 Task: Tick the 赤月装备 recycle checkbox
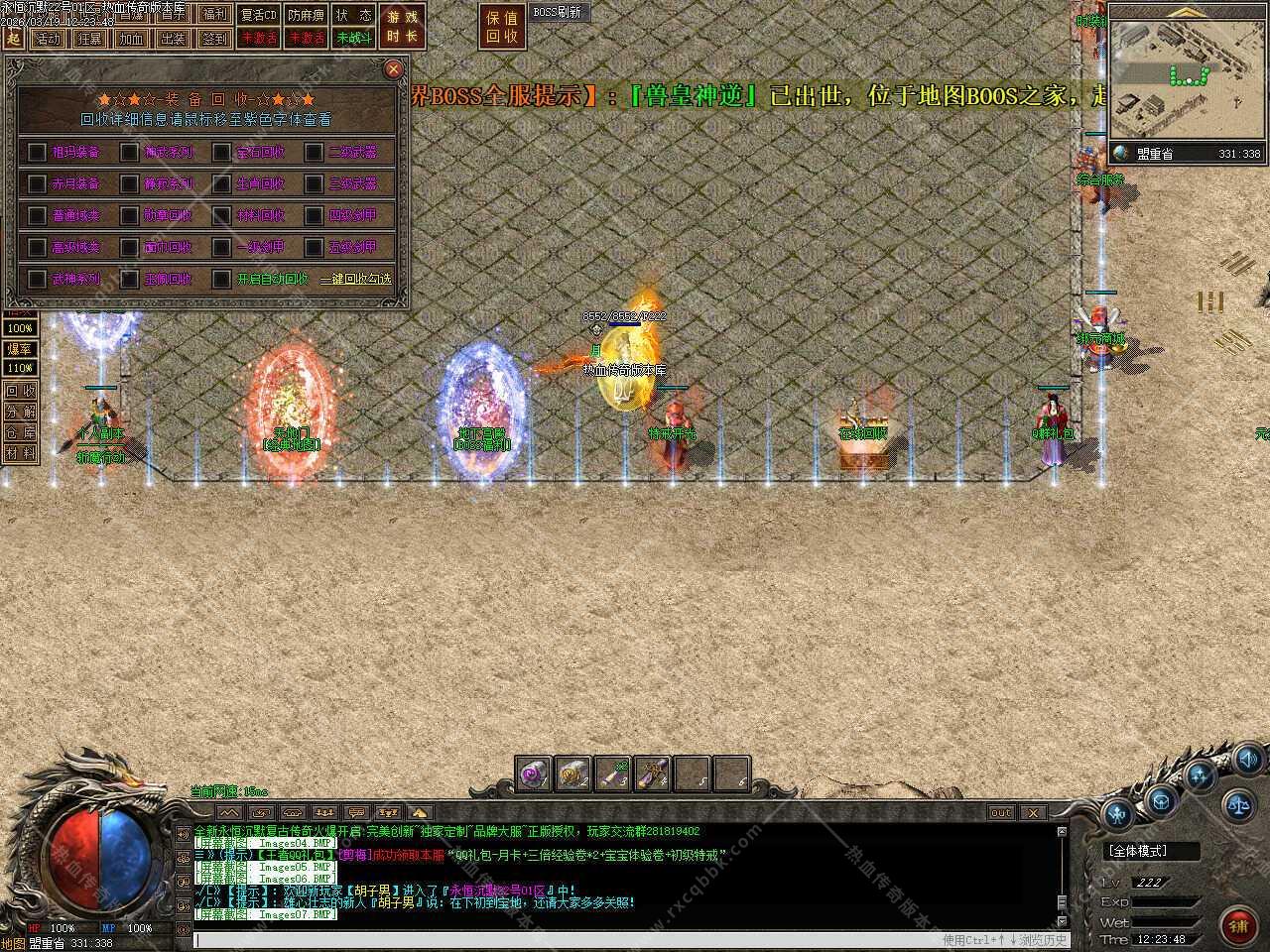(38, 183)
